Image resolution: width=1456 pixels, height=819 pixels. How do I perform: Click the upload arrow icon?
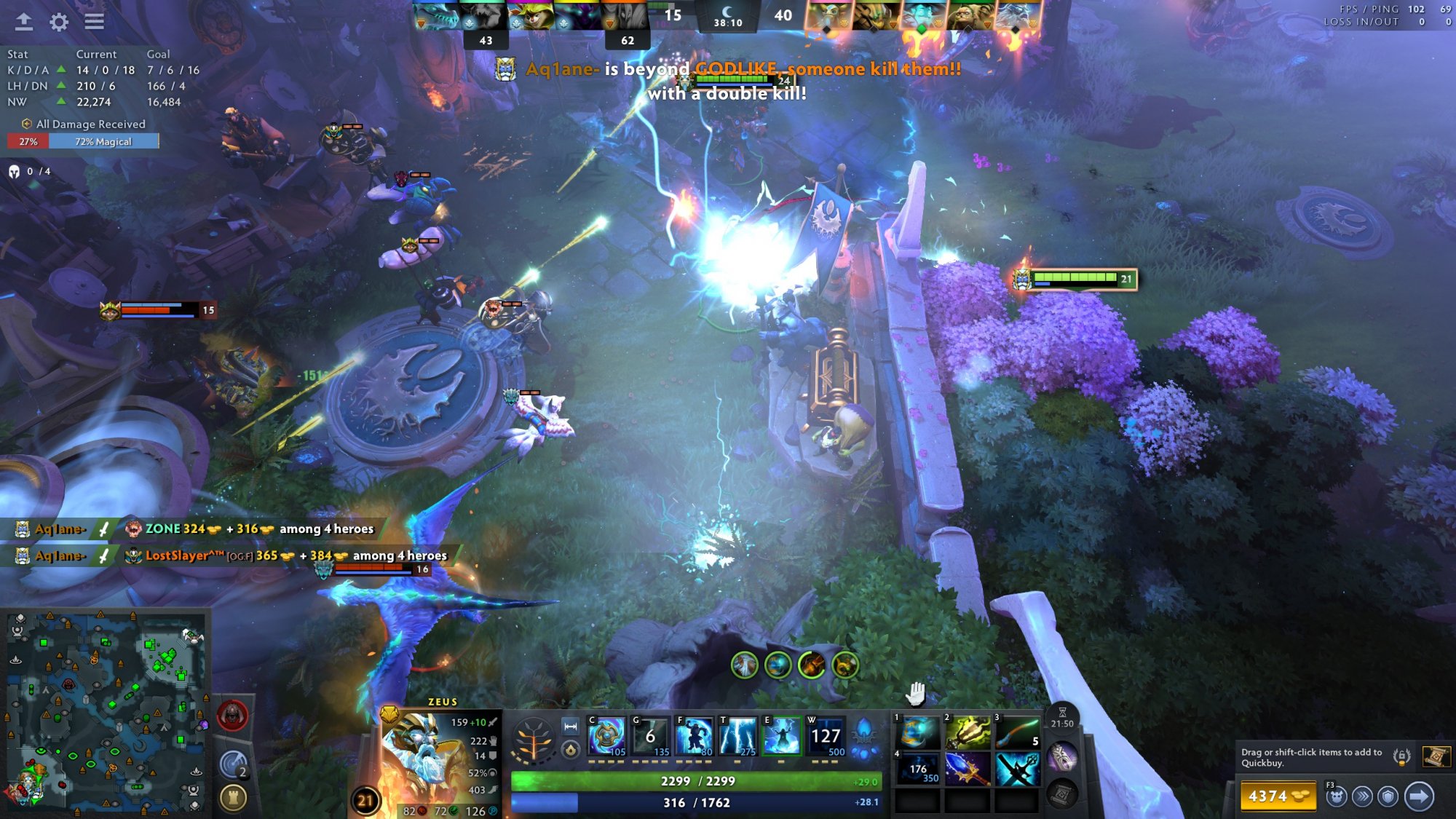pyautogui.click(x=24, y=22)
